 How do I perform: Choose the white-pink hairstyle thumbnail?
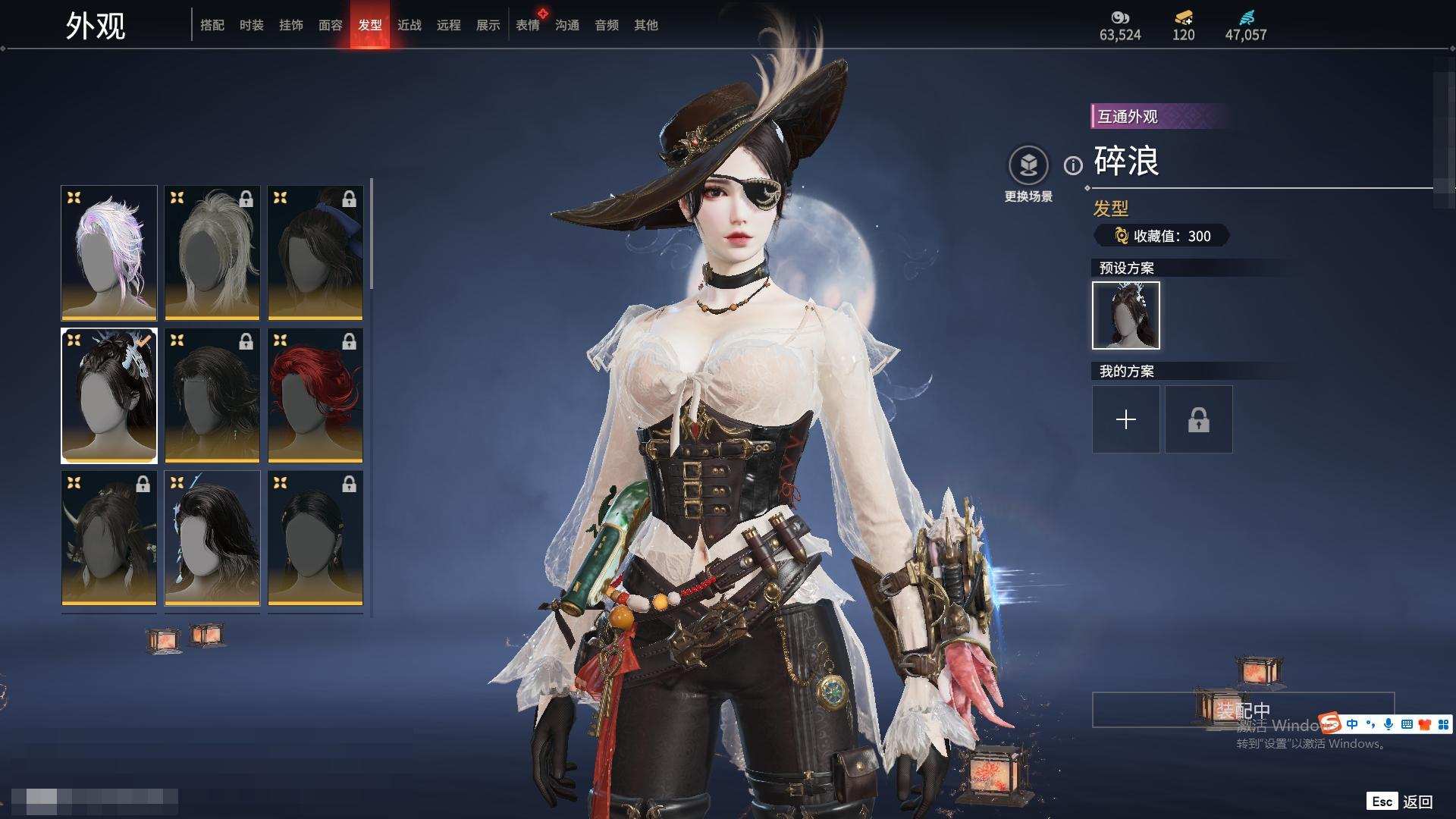(x=109, y=253)
